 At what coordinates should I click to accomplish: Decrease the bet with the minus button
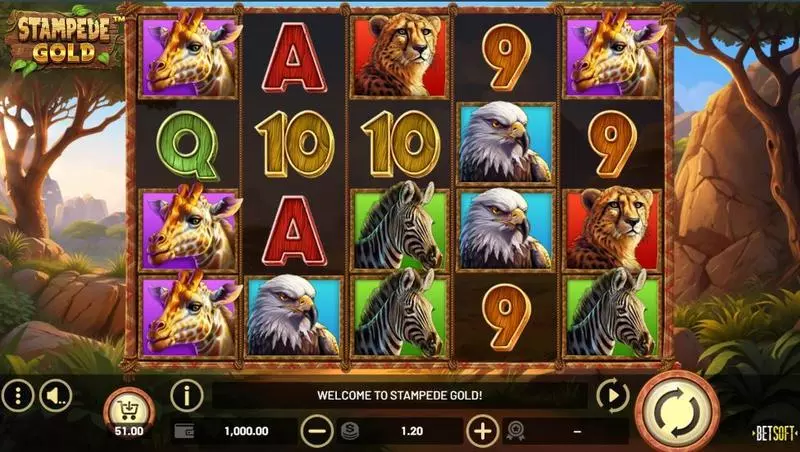(x=317, y=431)
